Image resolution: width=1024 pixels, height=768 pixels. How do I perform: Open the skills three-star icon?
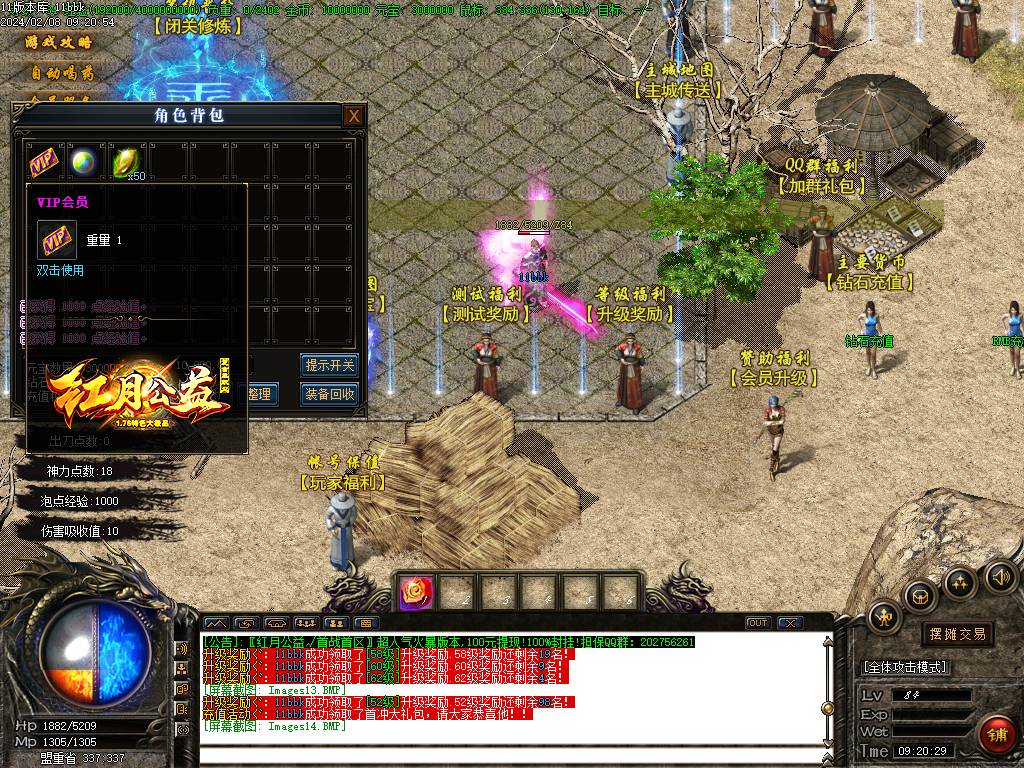click(x=960, y=582)
